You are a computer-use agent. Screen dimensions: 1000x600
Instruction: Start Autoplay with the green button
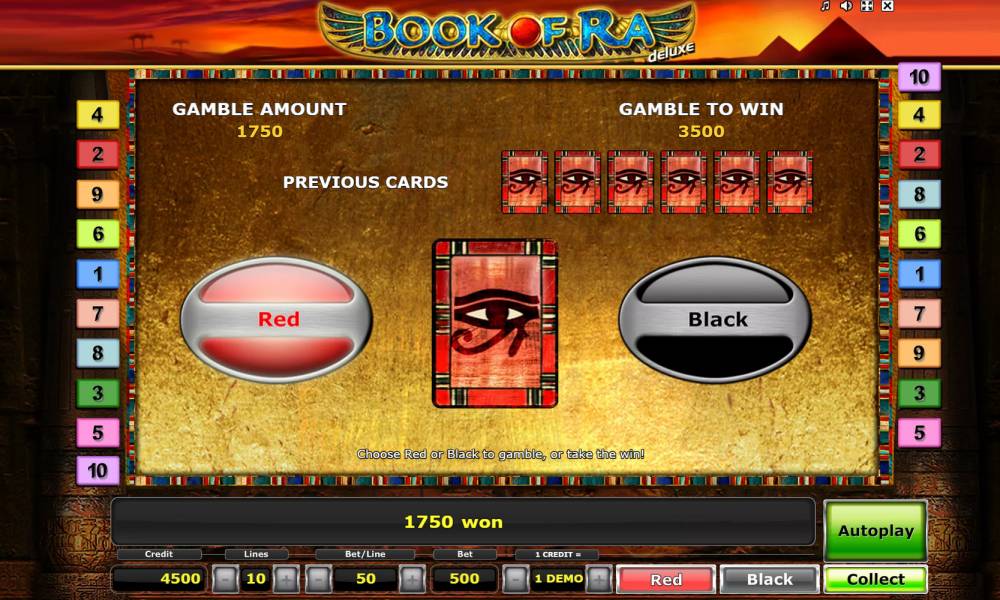[x=875, y=531]
